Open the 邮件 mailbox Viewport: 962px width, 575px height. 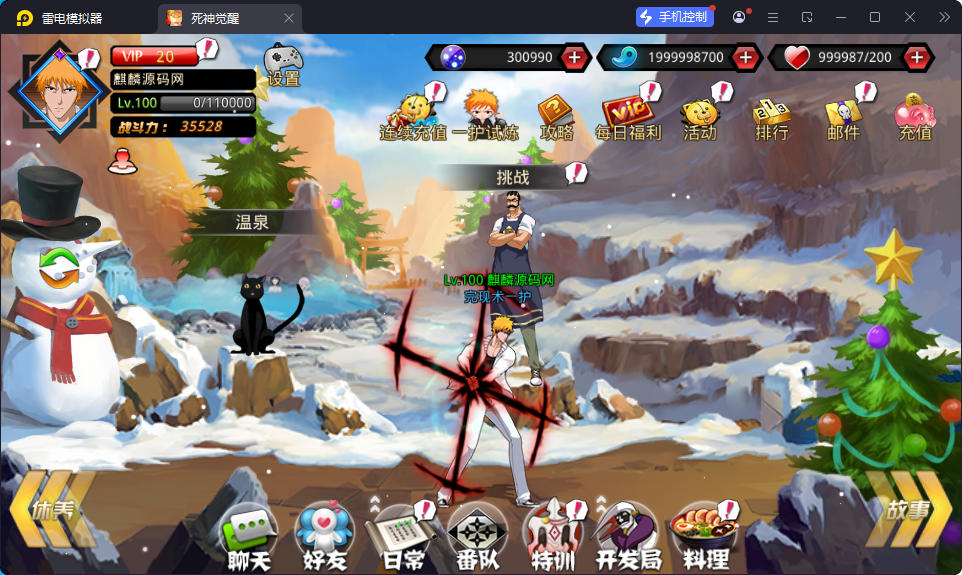[843, 116]
